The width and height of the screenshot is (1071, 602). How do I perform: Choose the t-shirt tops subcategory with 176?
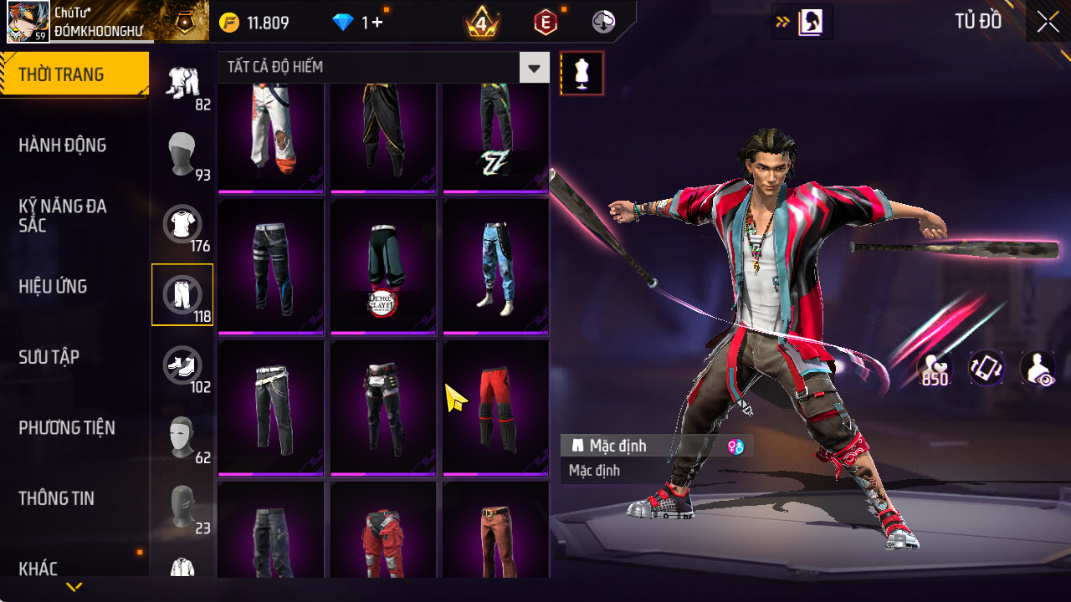(182, 224)
